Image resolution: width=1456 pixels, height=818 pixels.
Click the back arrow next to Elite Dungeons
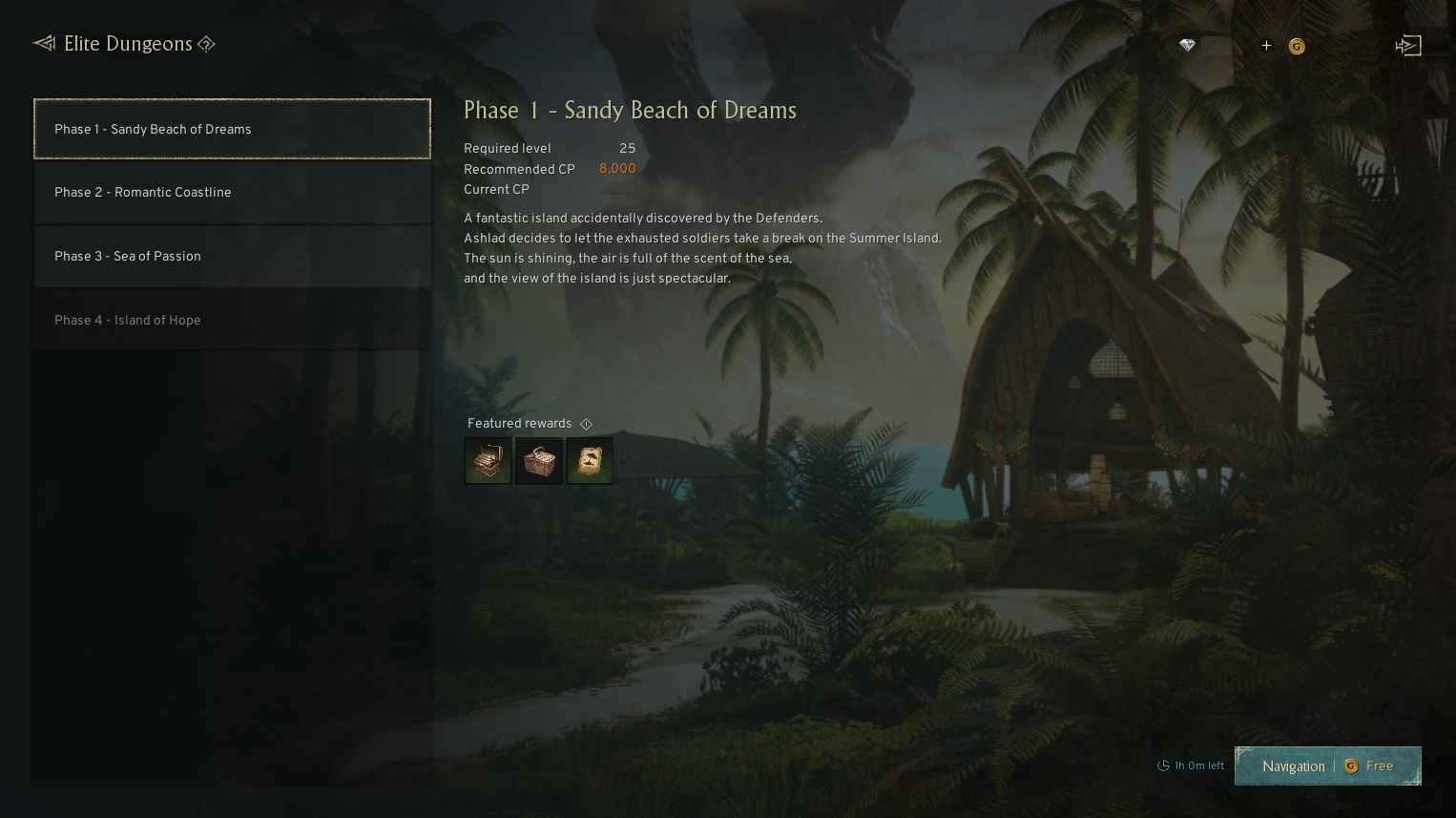point(43,43)
